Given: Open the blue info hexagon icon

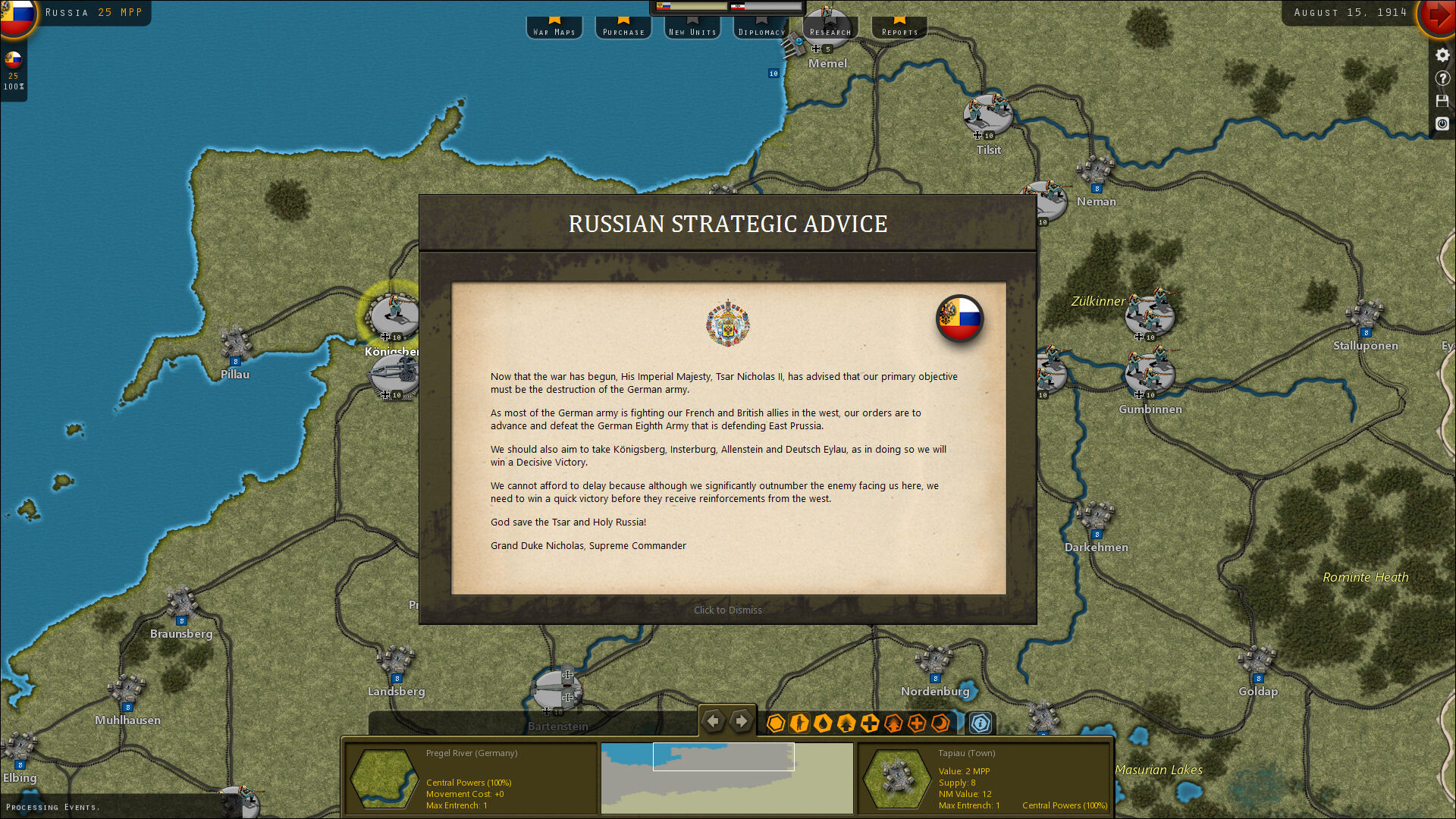Looking at the screenshot, I should pos(980,723).
